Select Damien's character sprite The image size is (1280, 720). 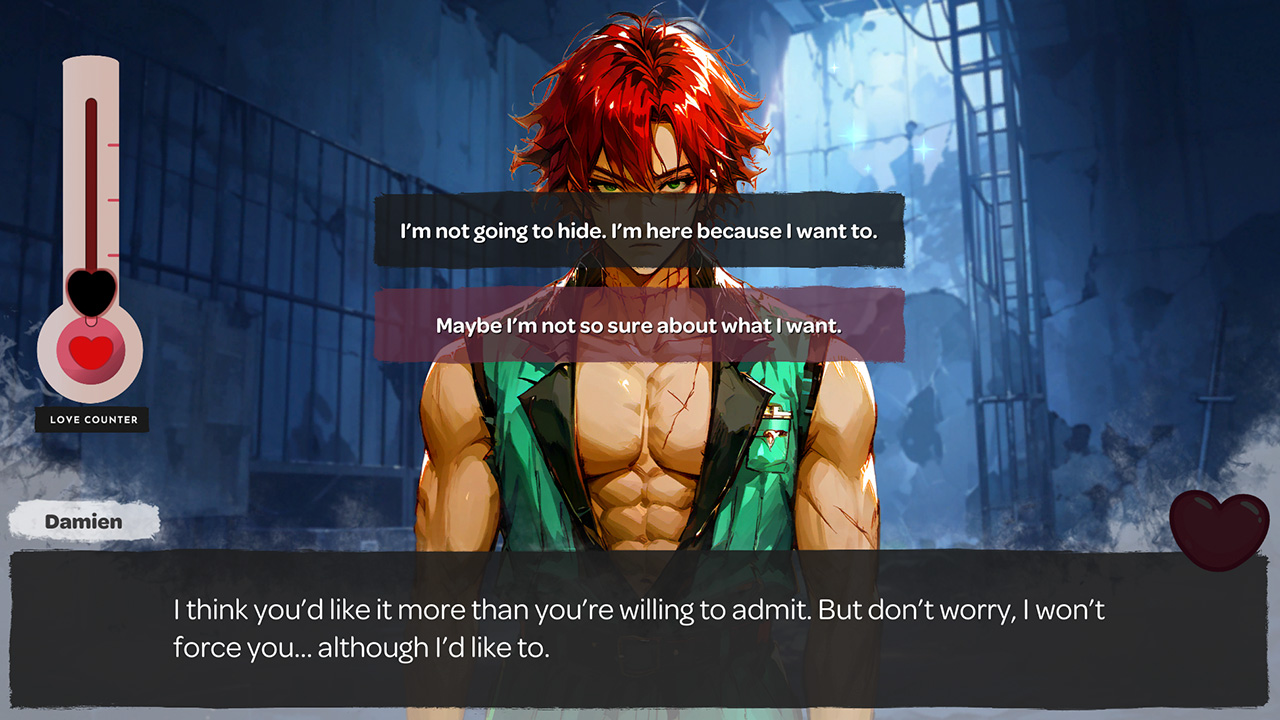point(640,450)
